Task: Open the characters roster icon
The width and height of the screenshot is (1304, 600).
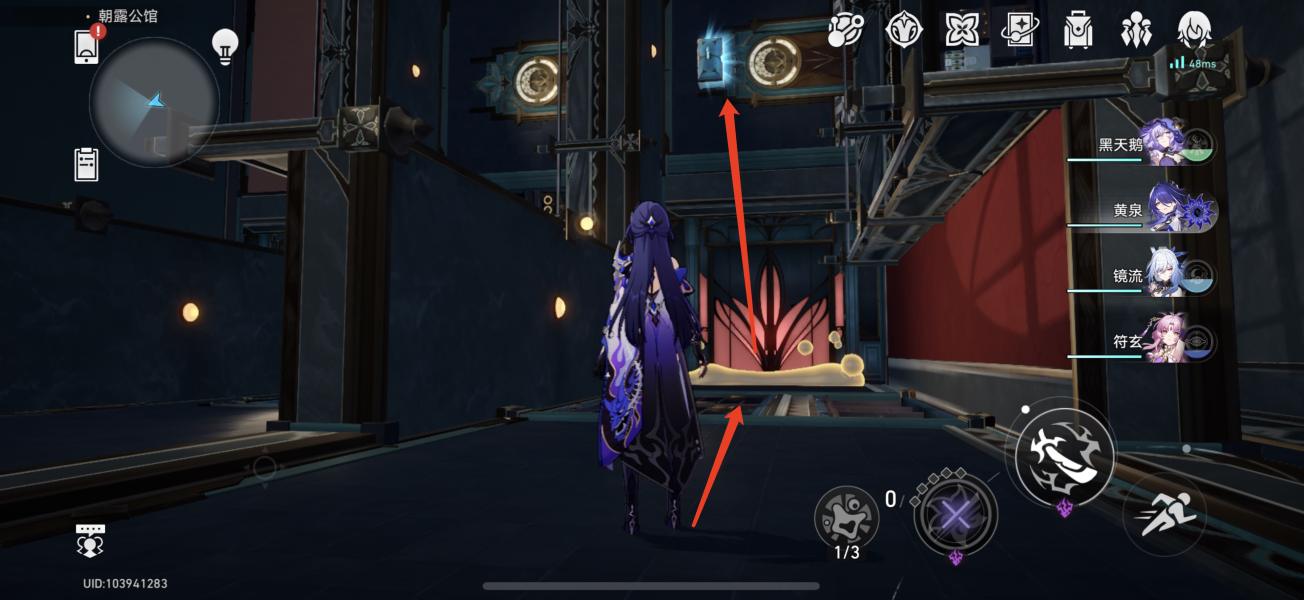Action: (x=1136, y=32)
